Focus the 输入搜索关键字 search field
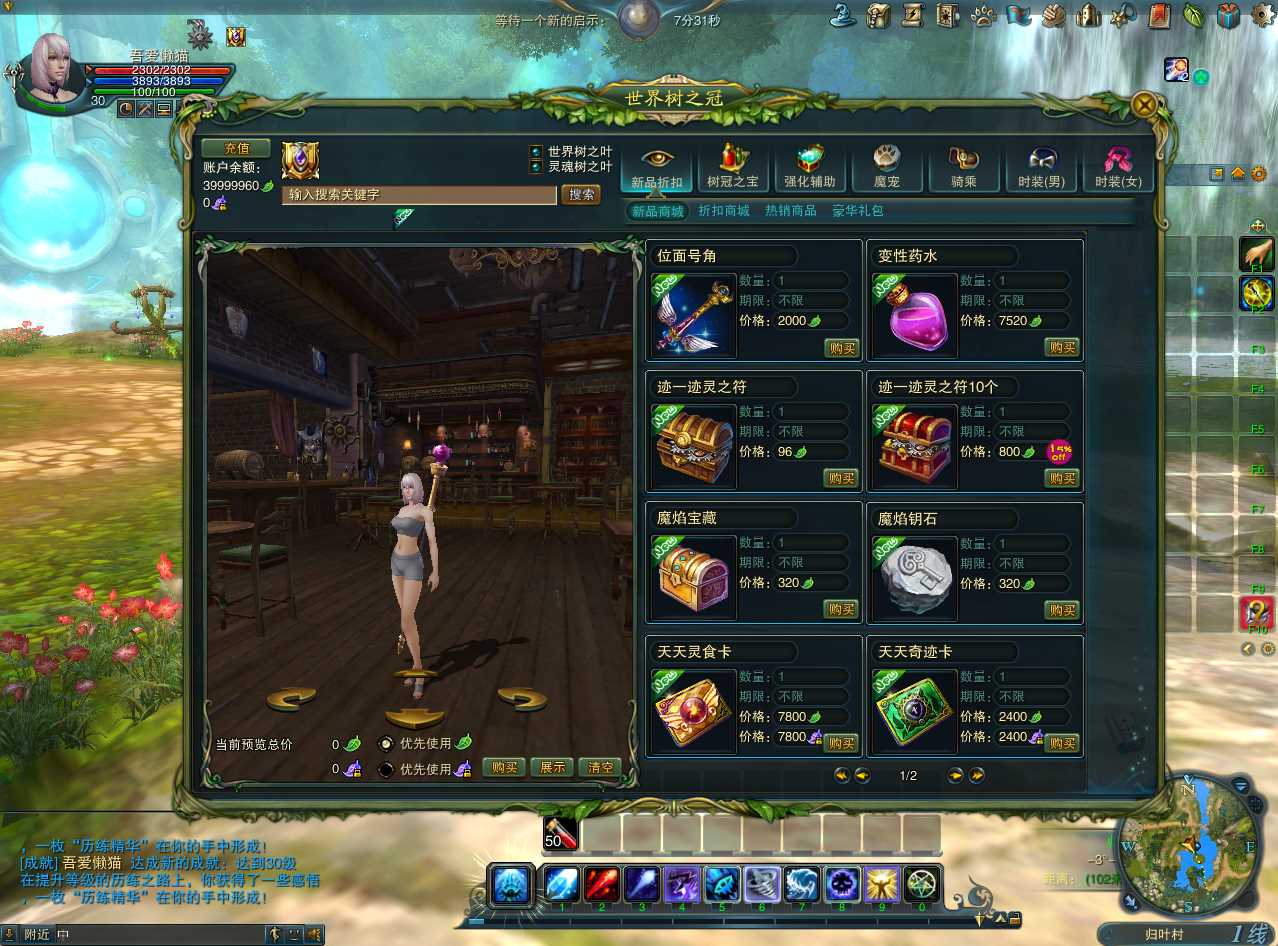 [x=419, y=195]
